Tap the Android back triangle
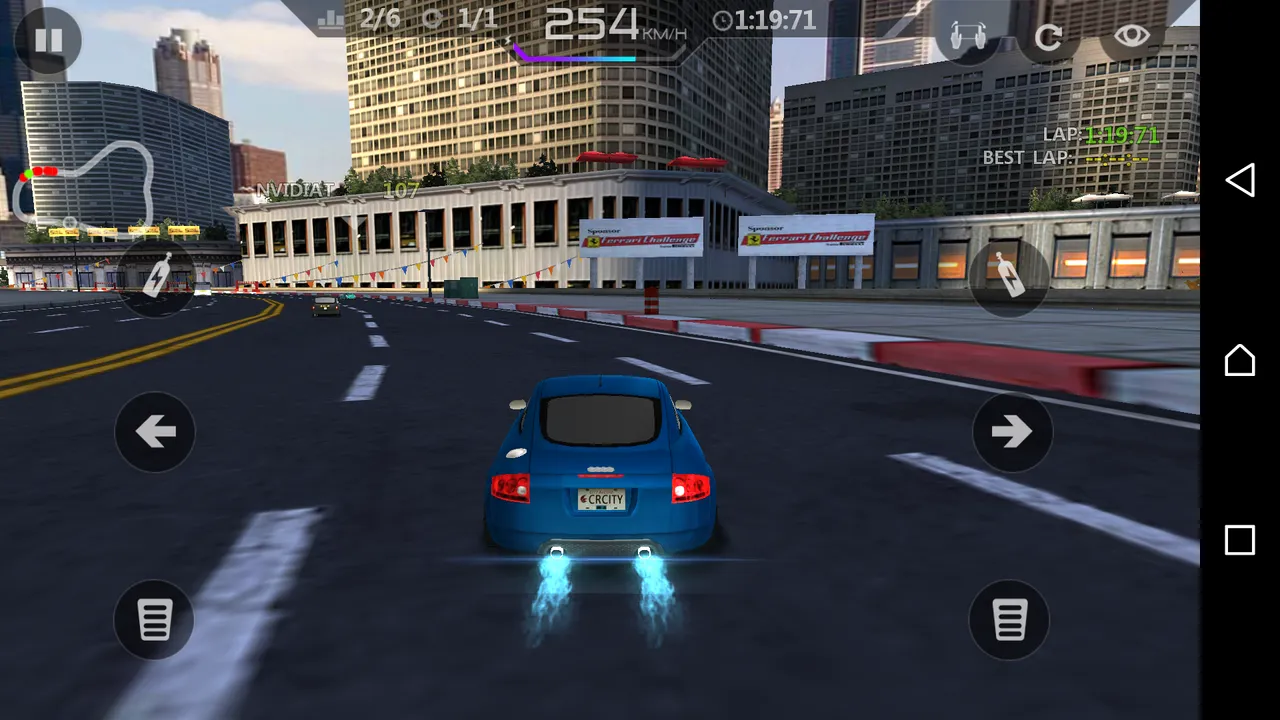Image resolution: width=1280 pixels, height=720 pixels. coord(1240,180)
